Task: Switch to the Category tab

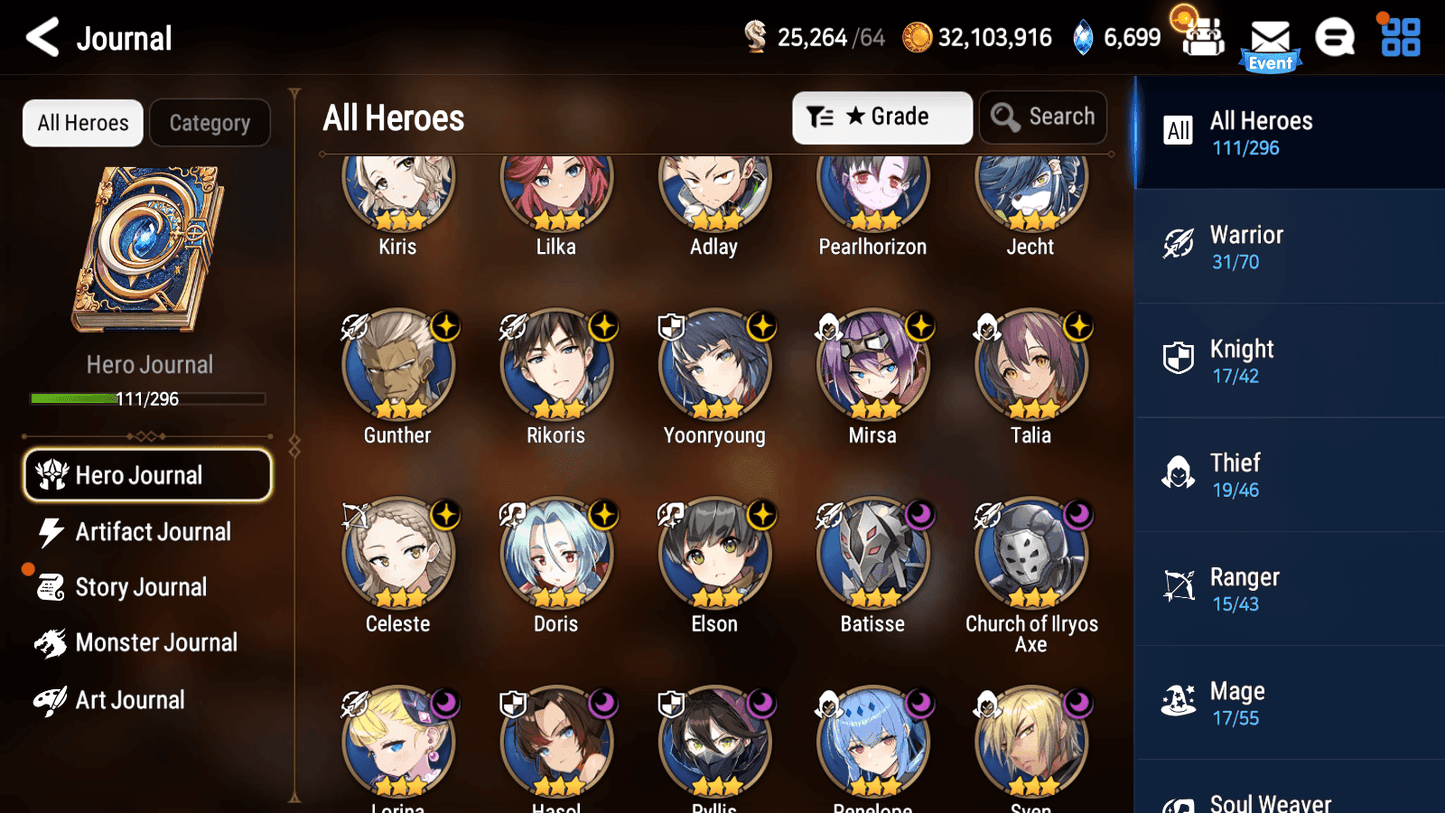Action: 210,122
